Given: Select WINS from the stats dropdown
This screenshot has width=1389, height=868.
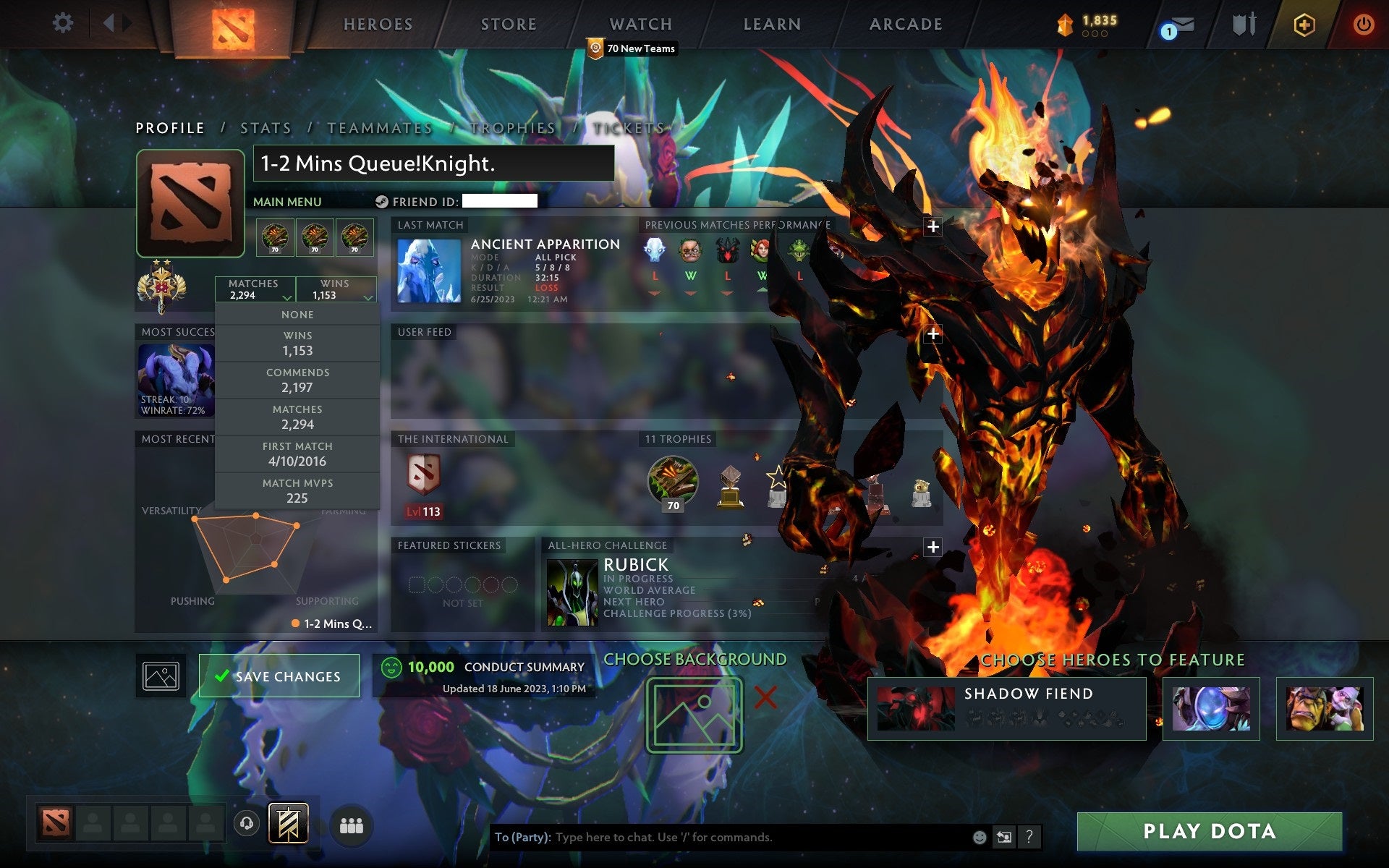Looking at the screenshot, I should tap(298, 343).
